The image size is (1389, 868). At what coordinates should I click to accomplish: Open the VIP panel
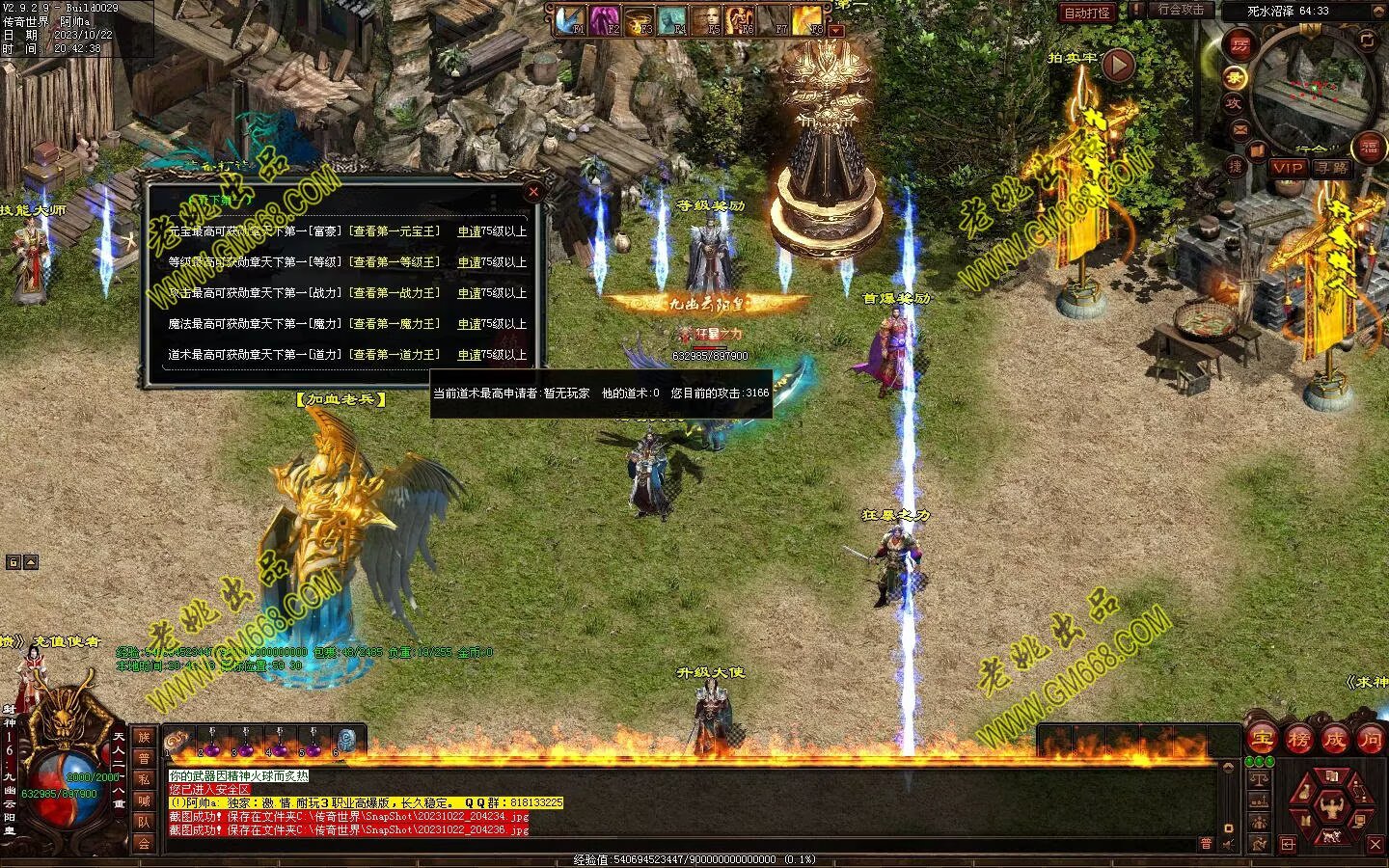[1287, 168]
